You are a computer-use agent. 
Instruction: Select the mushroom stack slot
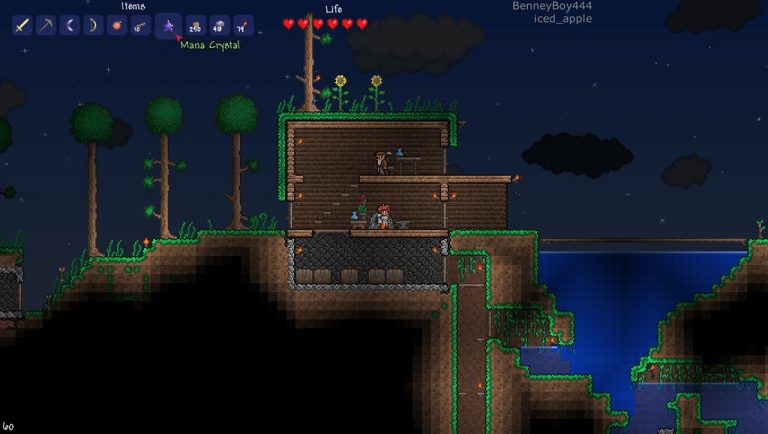(x=219, y=25)
